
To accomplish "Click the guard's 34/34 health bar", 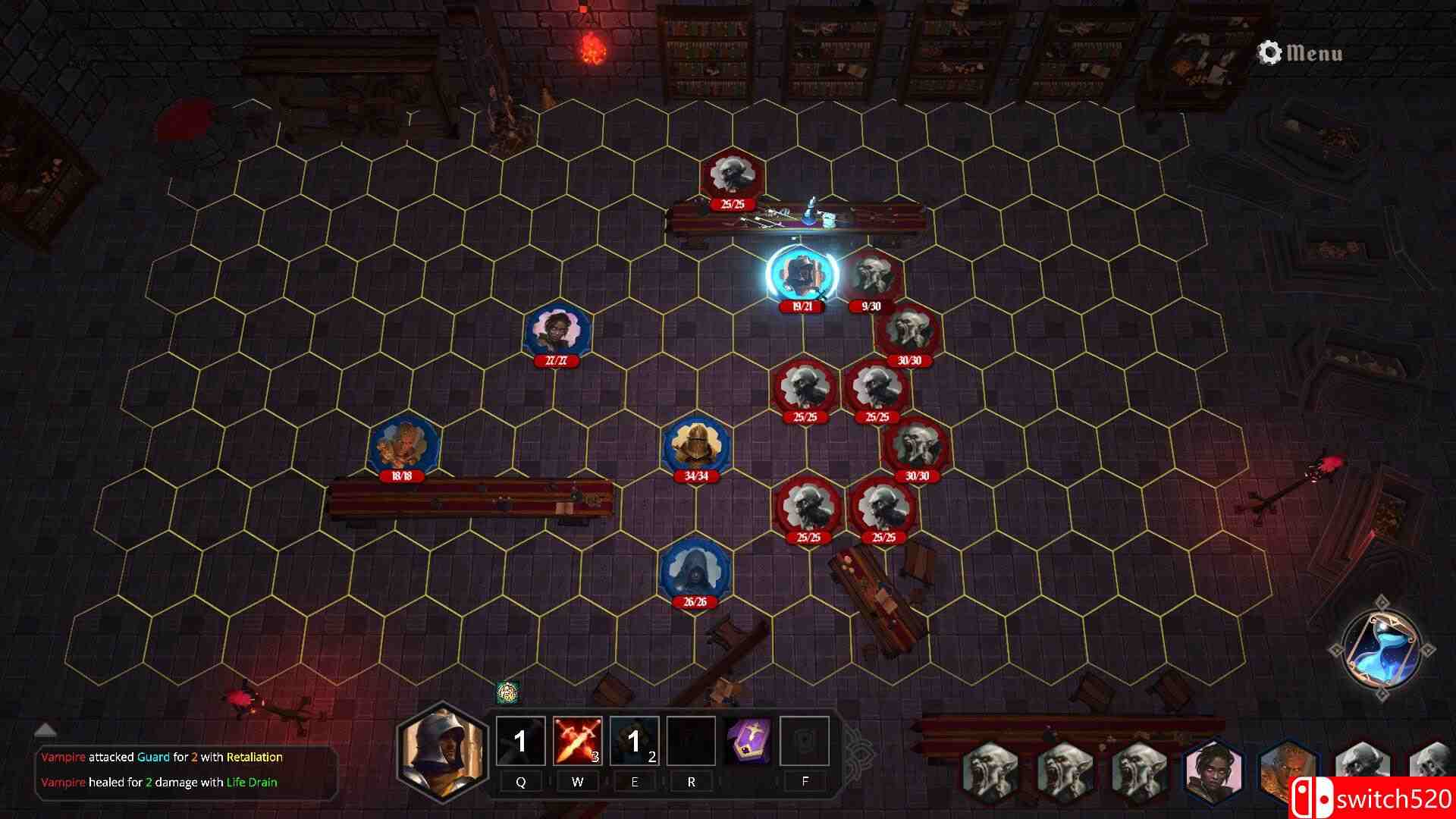I will coord(697,478).
